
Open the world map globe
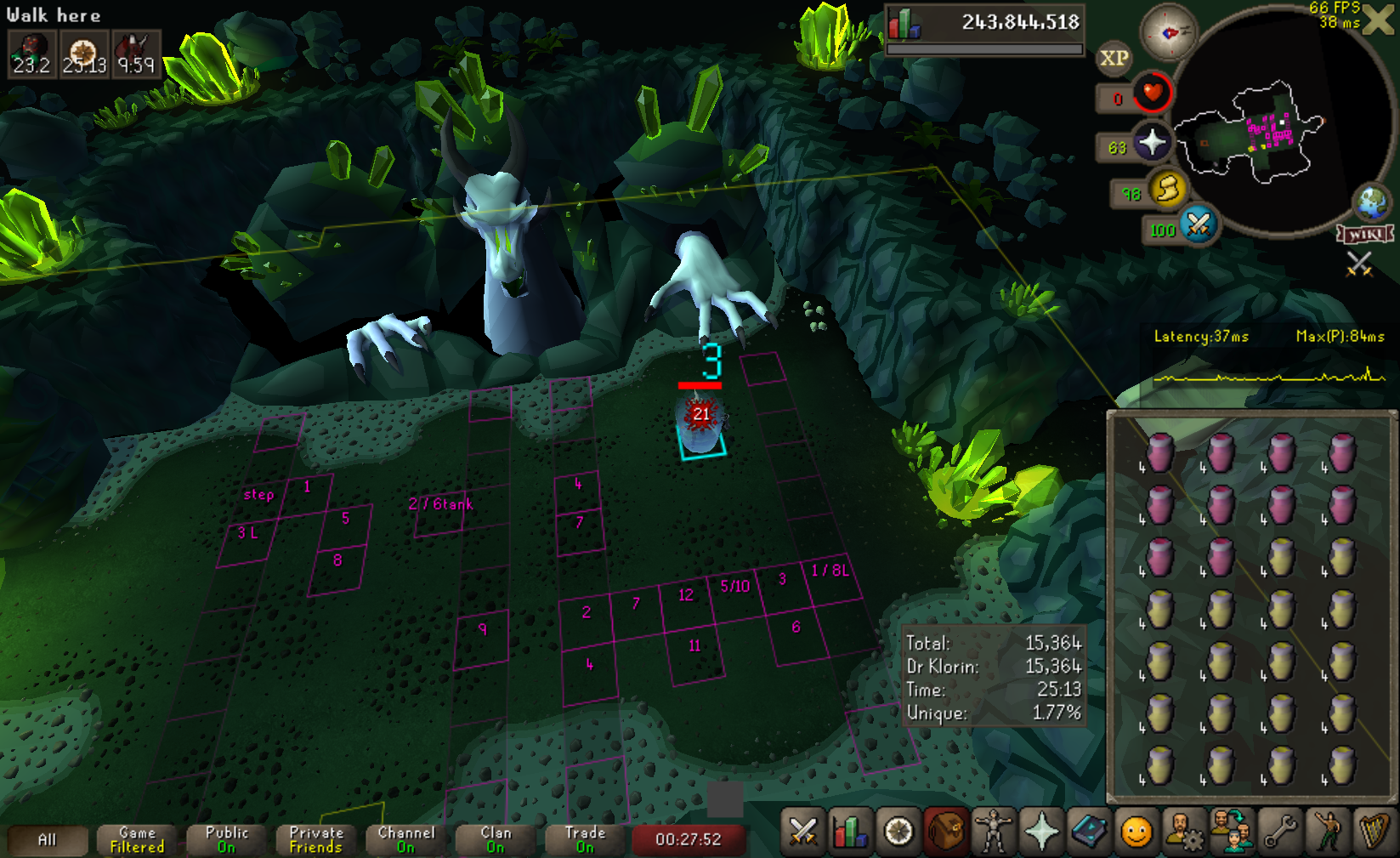1371,202
